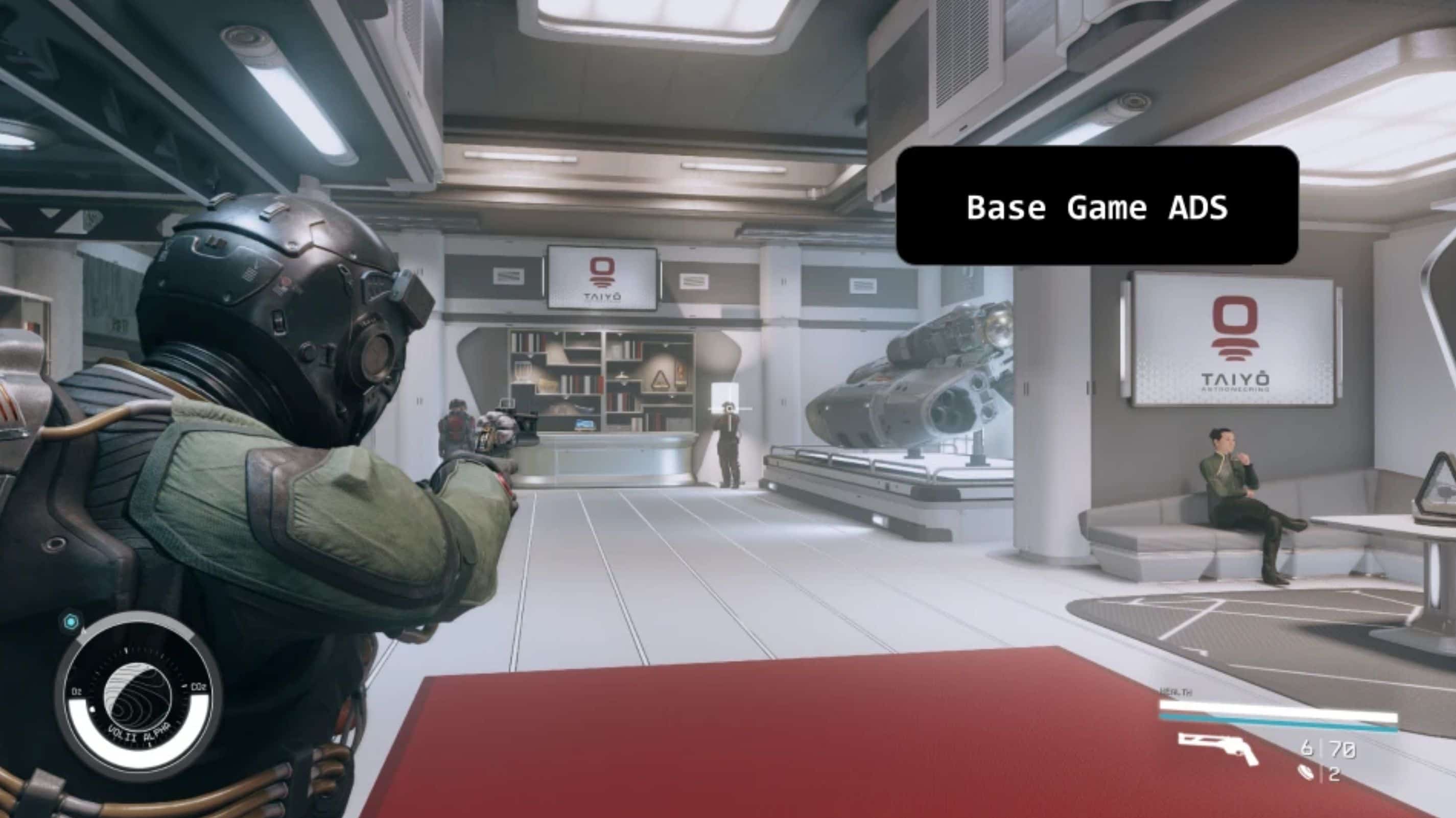
Task: Select the equipped revolver weapon icon
Action: [x=1219, y=748]
